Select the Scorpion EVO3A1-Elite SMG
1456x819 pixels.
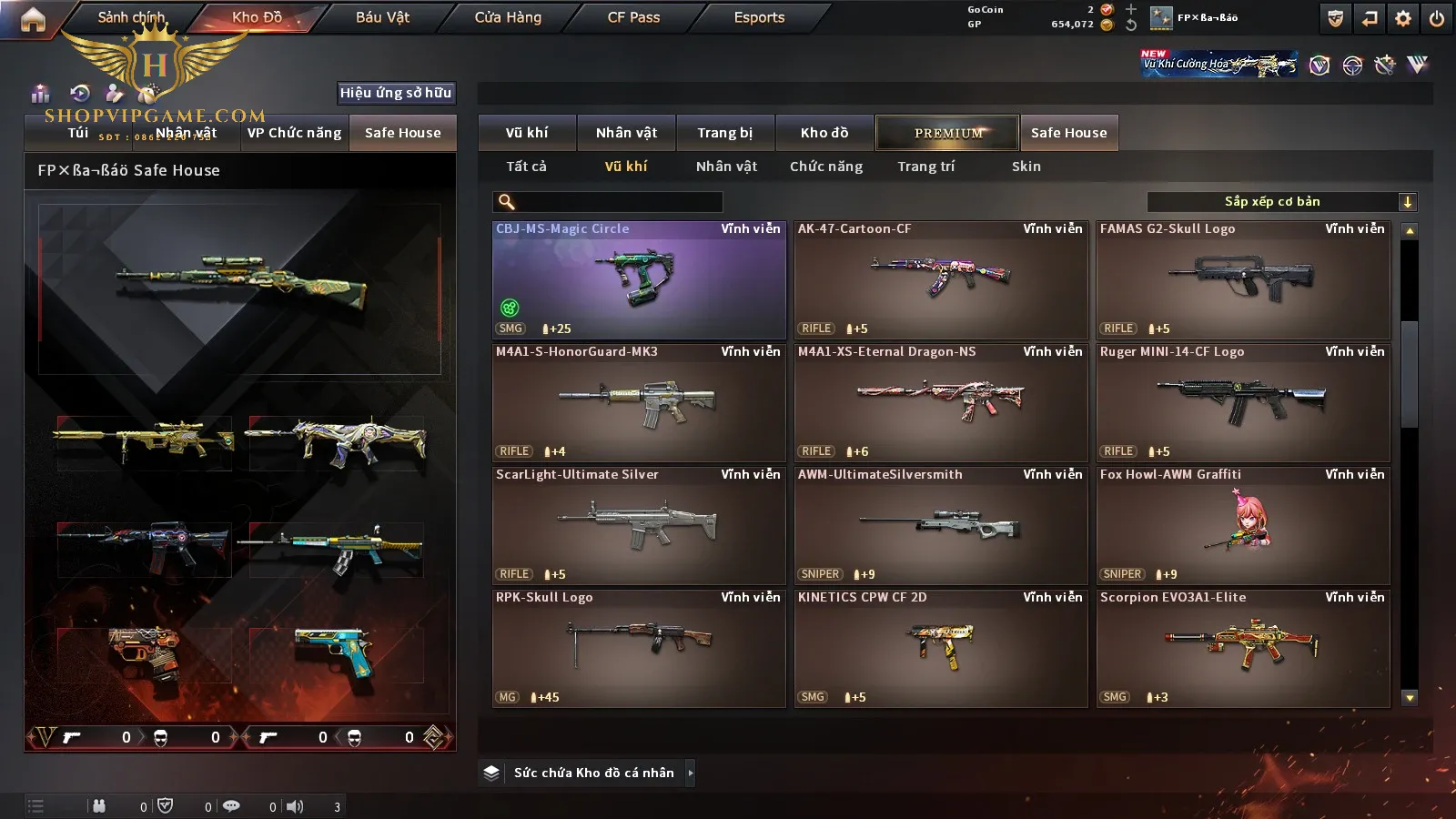(1243, 649)
